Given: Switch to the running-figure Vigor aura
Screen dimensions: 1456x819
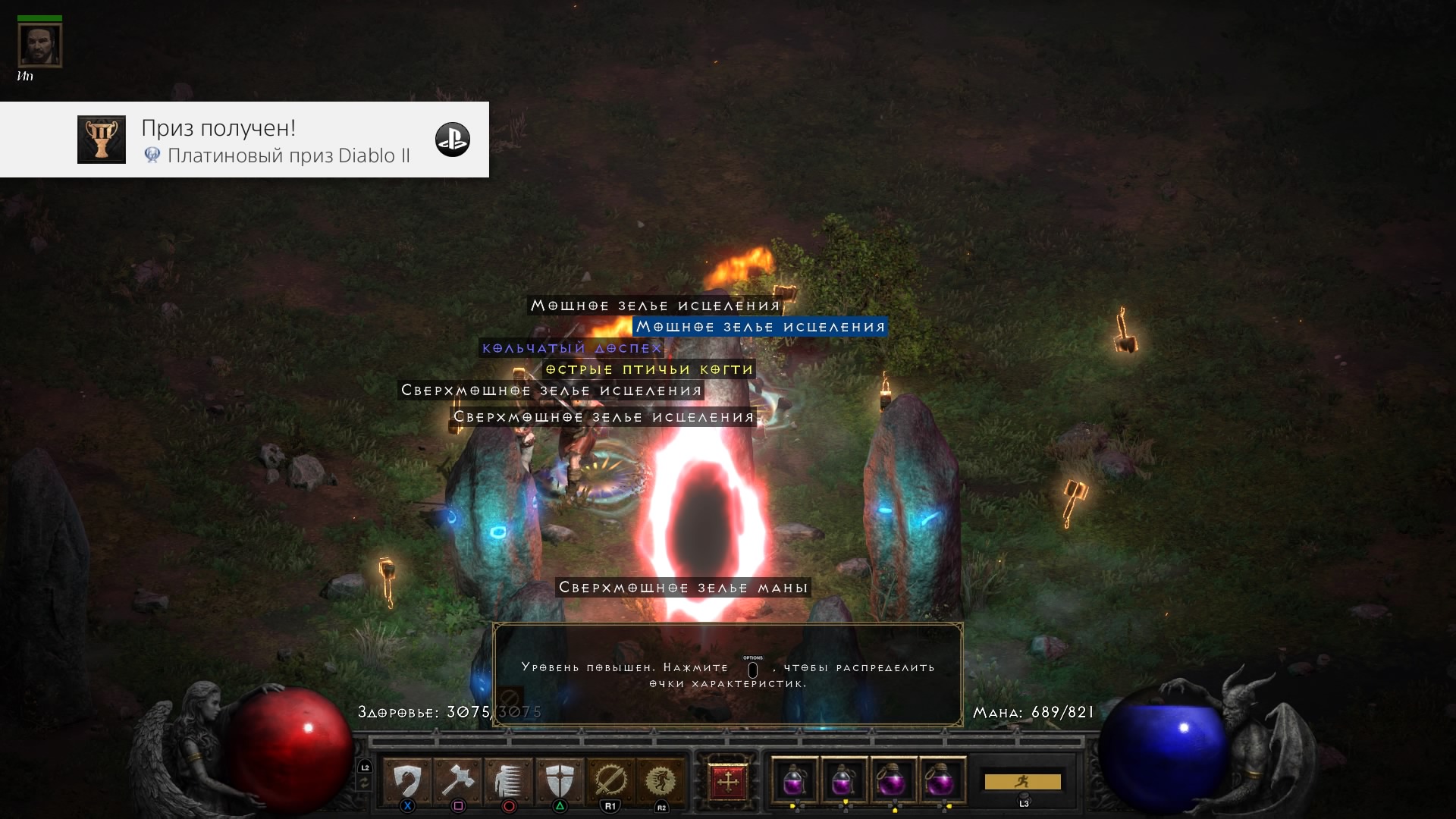Looking at the screenshot, I should (661, 780).
